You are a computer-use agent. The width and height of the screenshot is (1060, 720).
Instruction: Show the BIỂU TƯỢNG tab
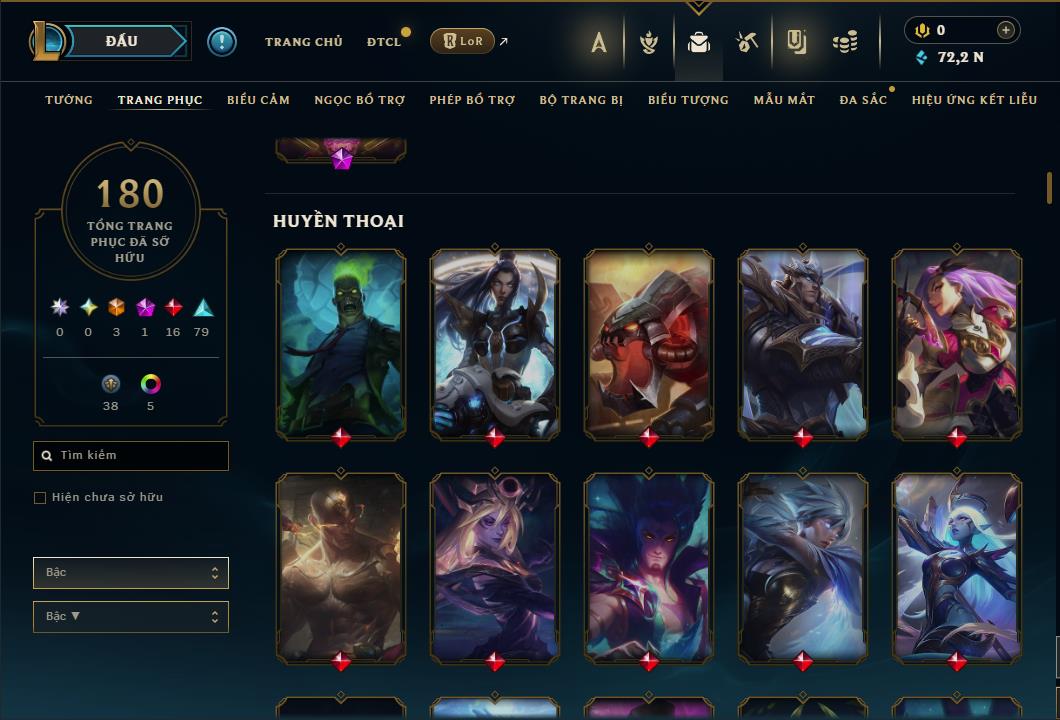click(688, 100)
